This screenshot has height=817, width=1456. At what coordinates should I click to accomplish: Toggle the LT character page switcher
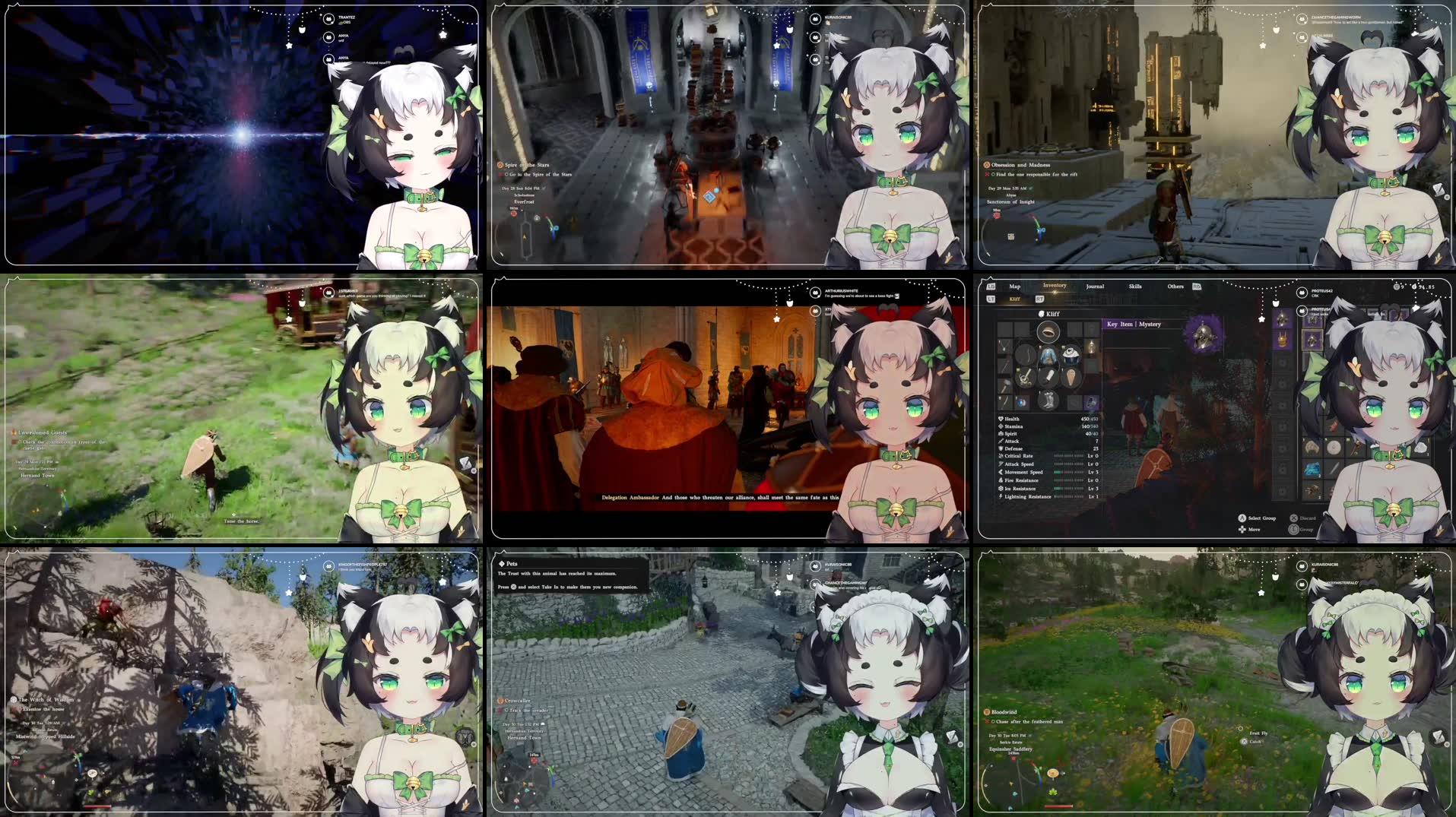[x=991, y=299]
